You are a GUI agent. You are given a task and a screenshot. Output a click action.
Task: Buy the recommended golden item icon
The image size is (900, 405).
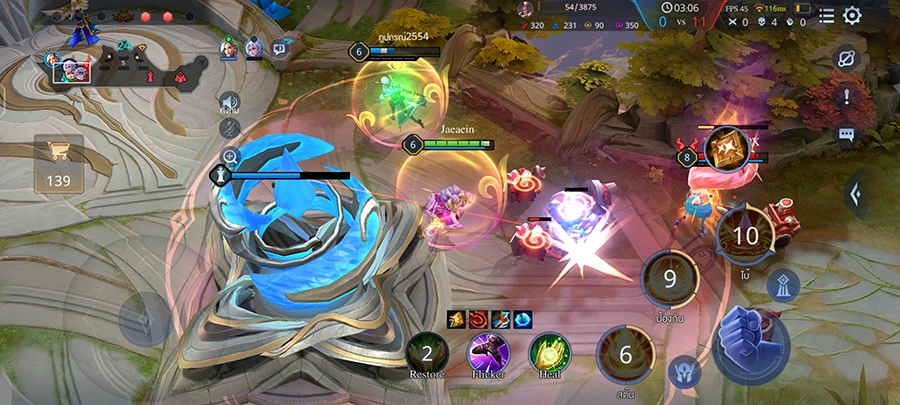pos(726,148)
